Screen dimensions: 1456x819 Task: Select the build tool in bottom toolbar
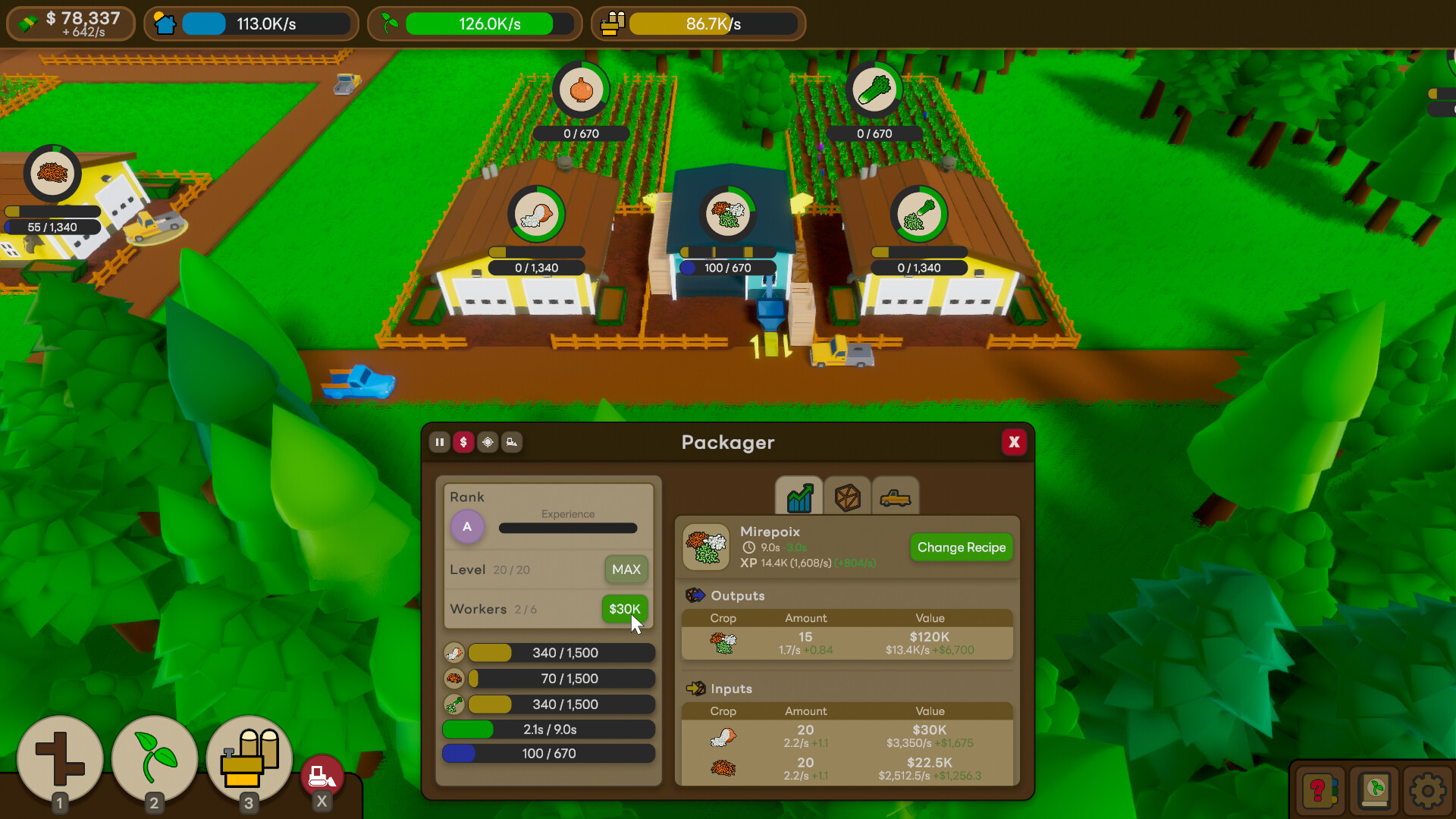pyautogui.click(x=60, y=758)
